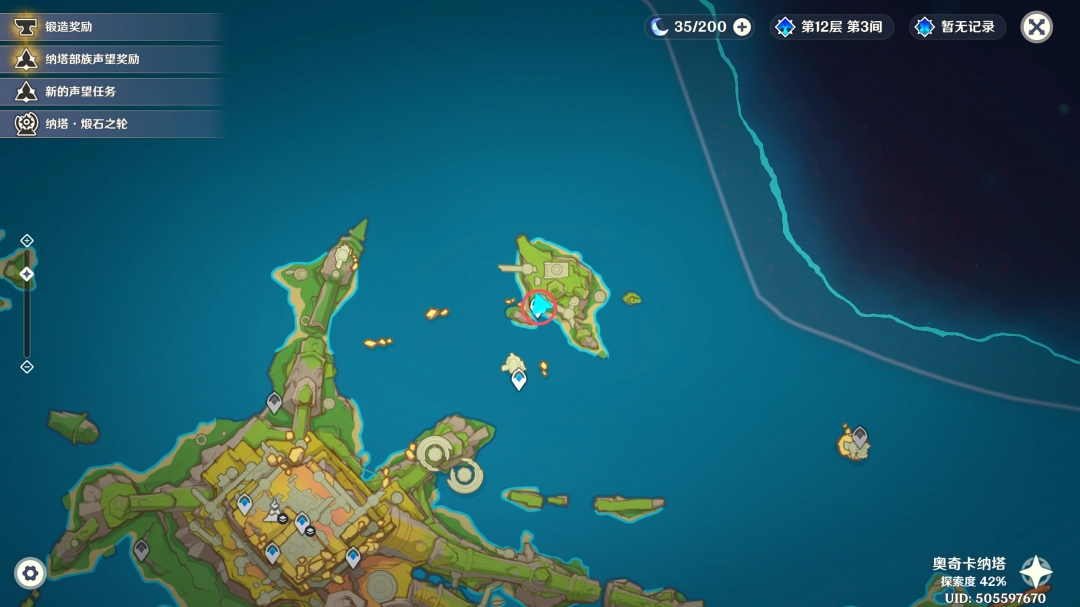Select the red-circled teleport waypoint on the island
The width and height of the screenshot is (1080, 607).
point(540,305)
